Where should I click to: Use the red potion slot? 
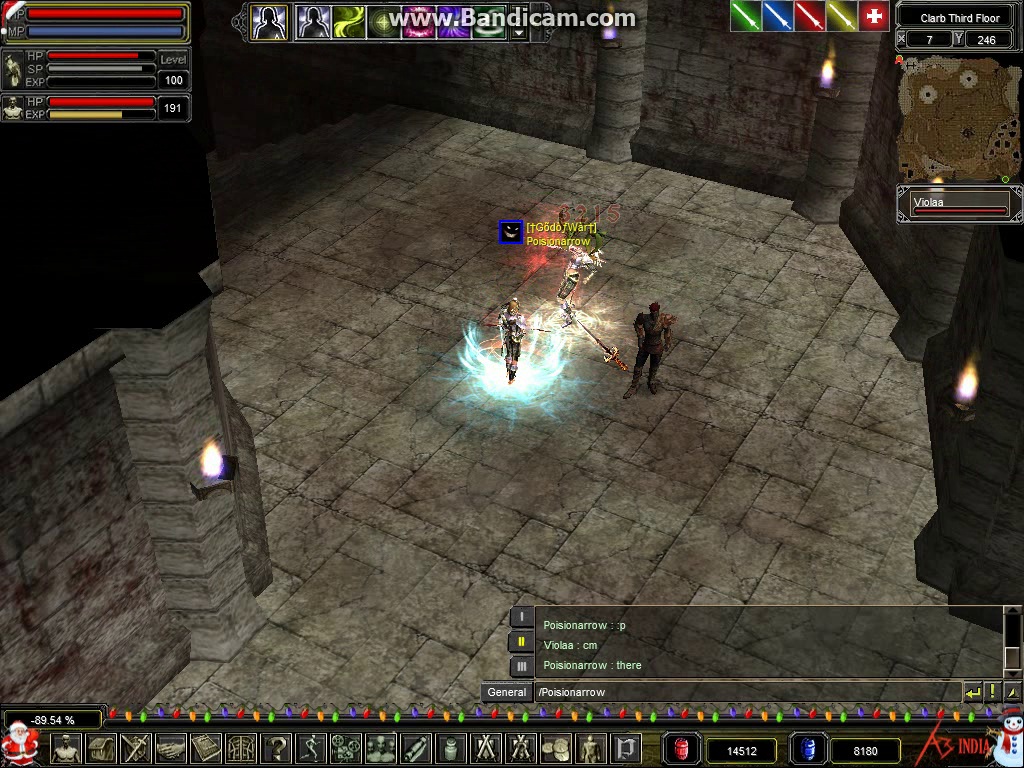pyautogui.click(x=683, y=749)
